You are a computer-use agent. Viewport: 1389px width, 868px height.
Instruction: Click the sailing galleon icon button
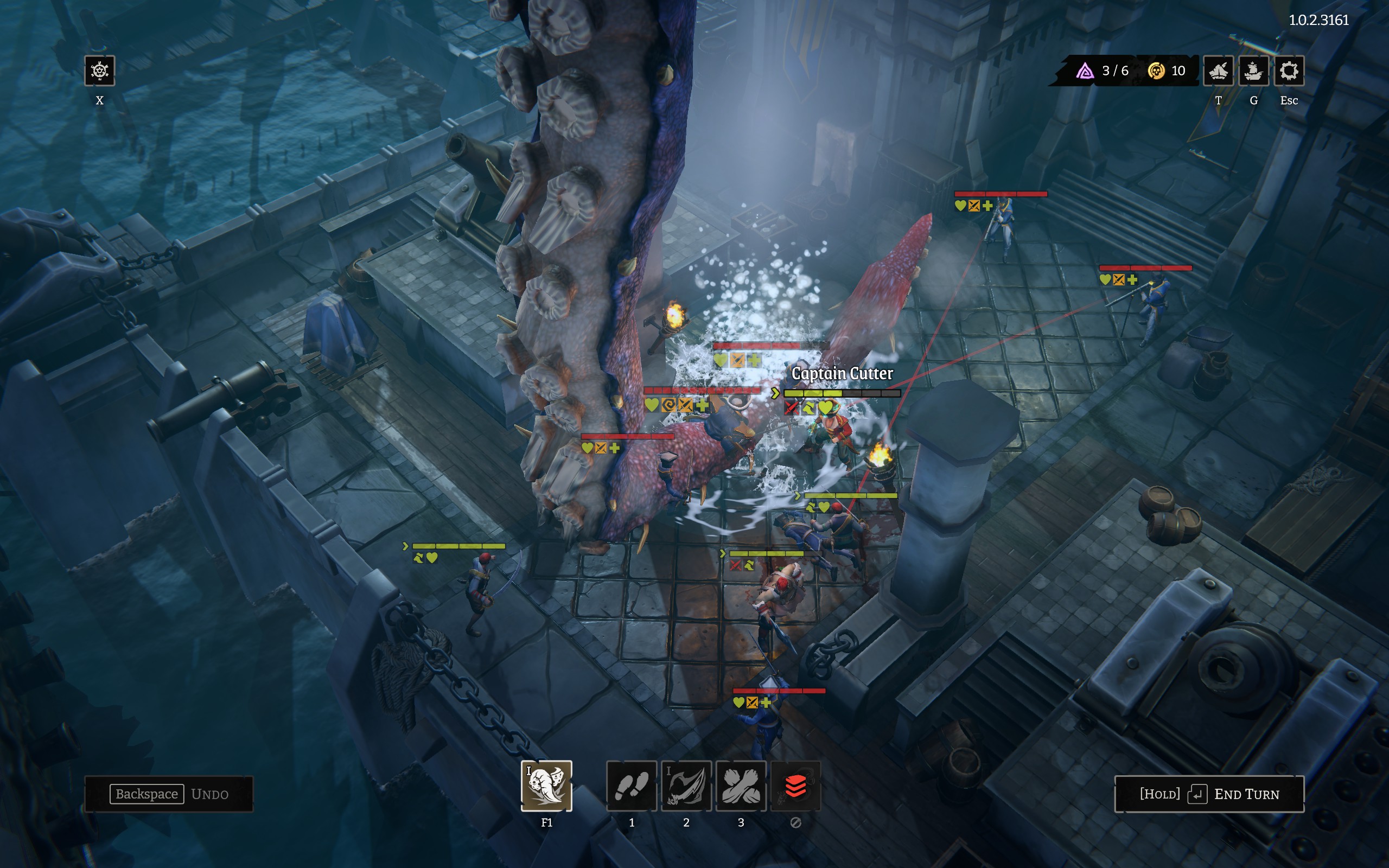[1253, 71]
